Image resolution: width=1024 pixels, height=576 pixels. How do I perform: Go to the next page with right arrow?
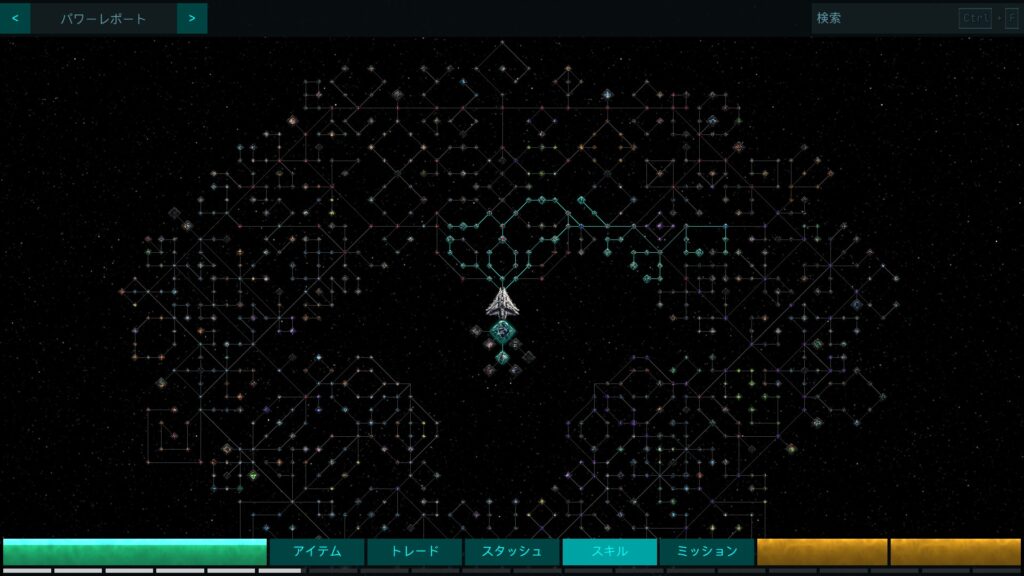tap(192, 18)
